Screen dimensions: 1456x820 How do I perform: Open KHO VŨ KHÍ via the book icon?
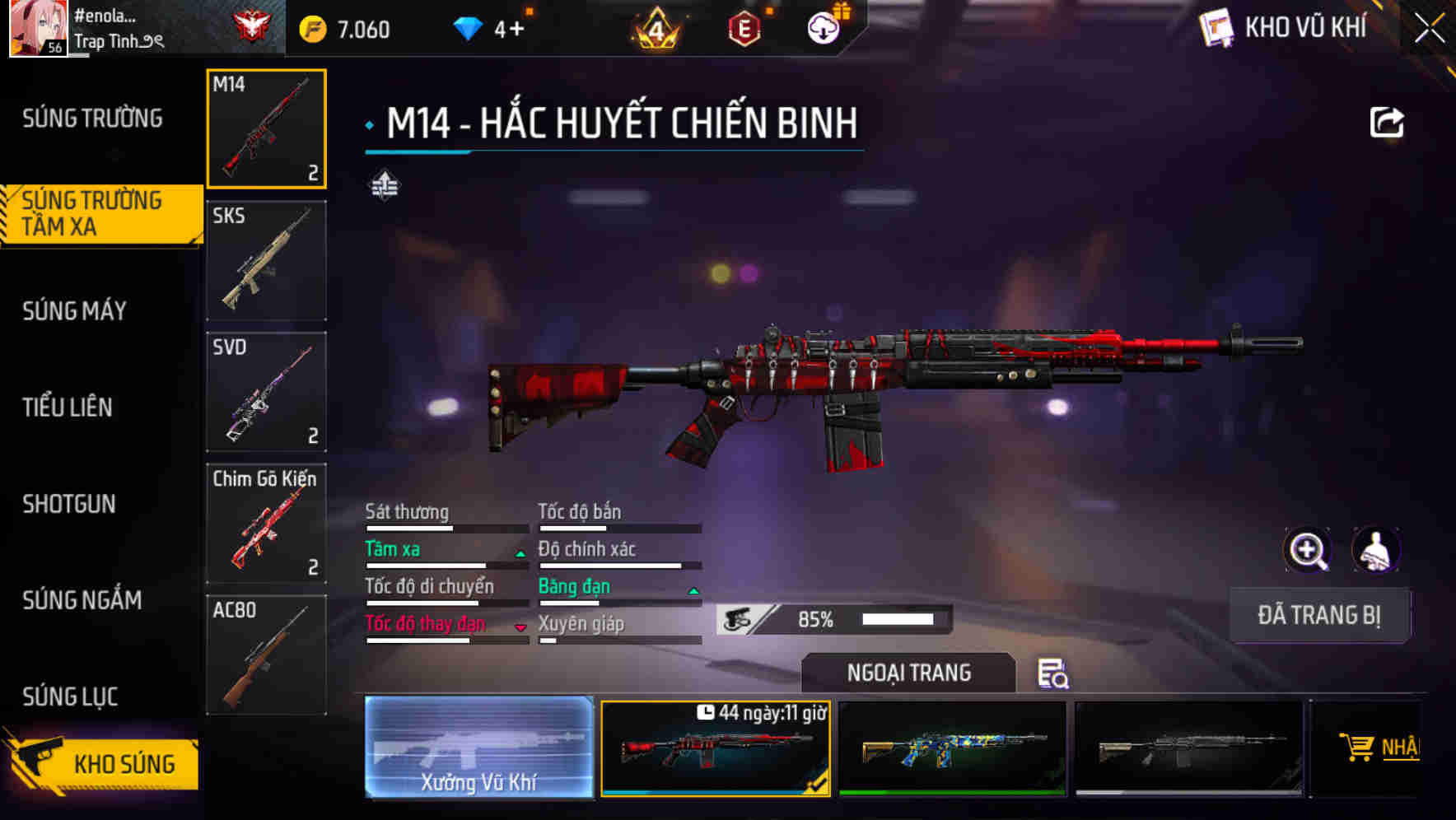(1214, 27)
